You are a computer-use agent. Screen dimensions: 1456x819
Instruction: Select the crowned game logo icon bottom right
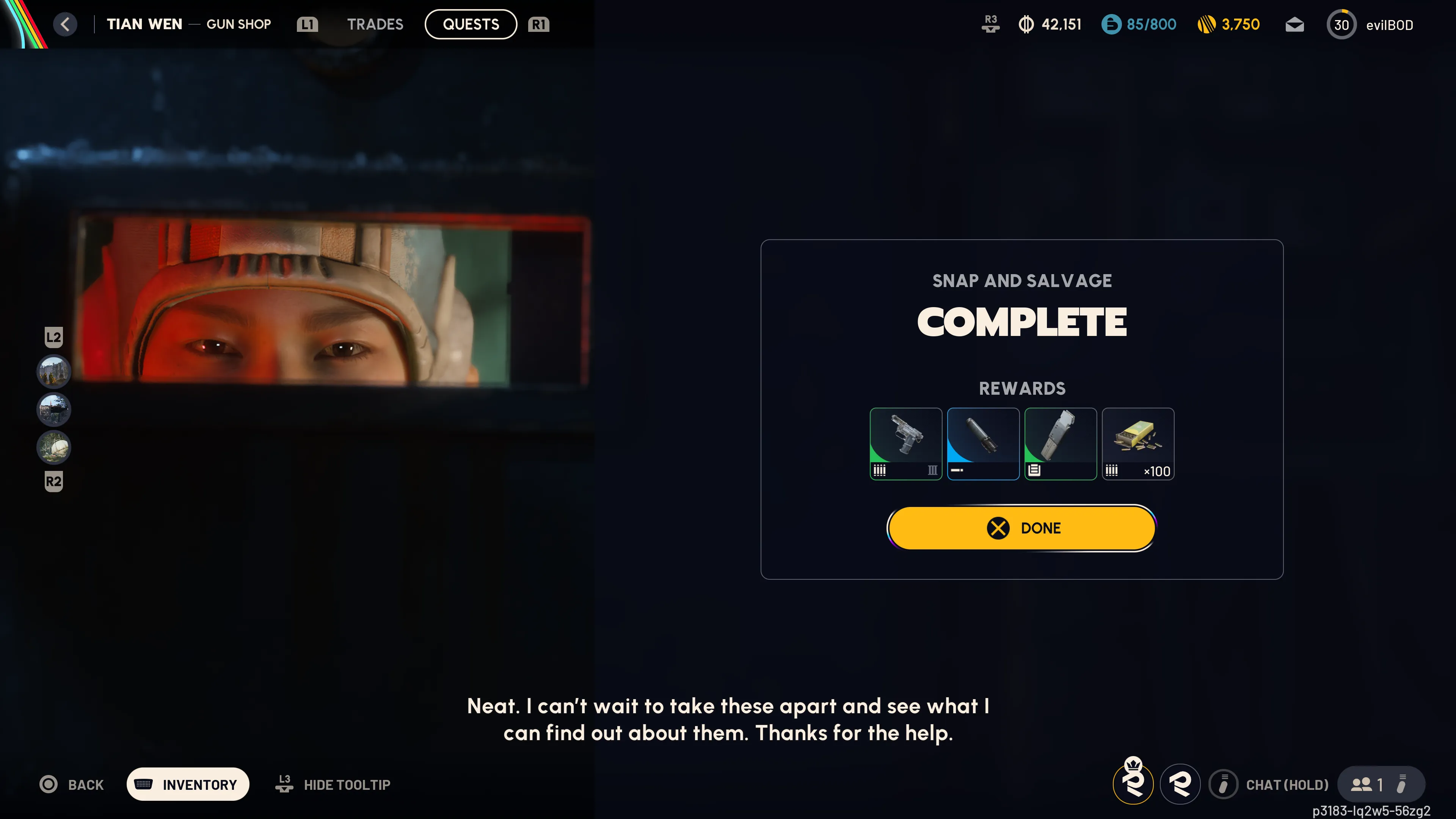click(1134, 784)
